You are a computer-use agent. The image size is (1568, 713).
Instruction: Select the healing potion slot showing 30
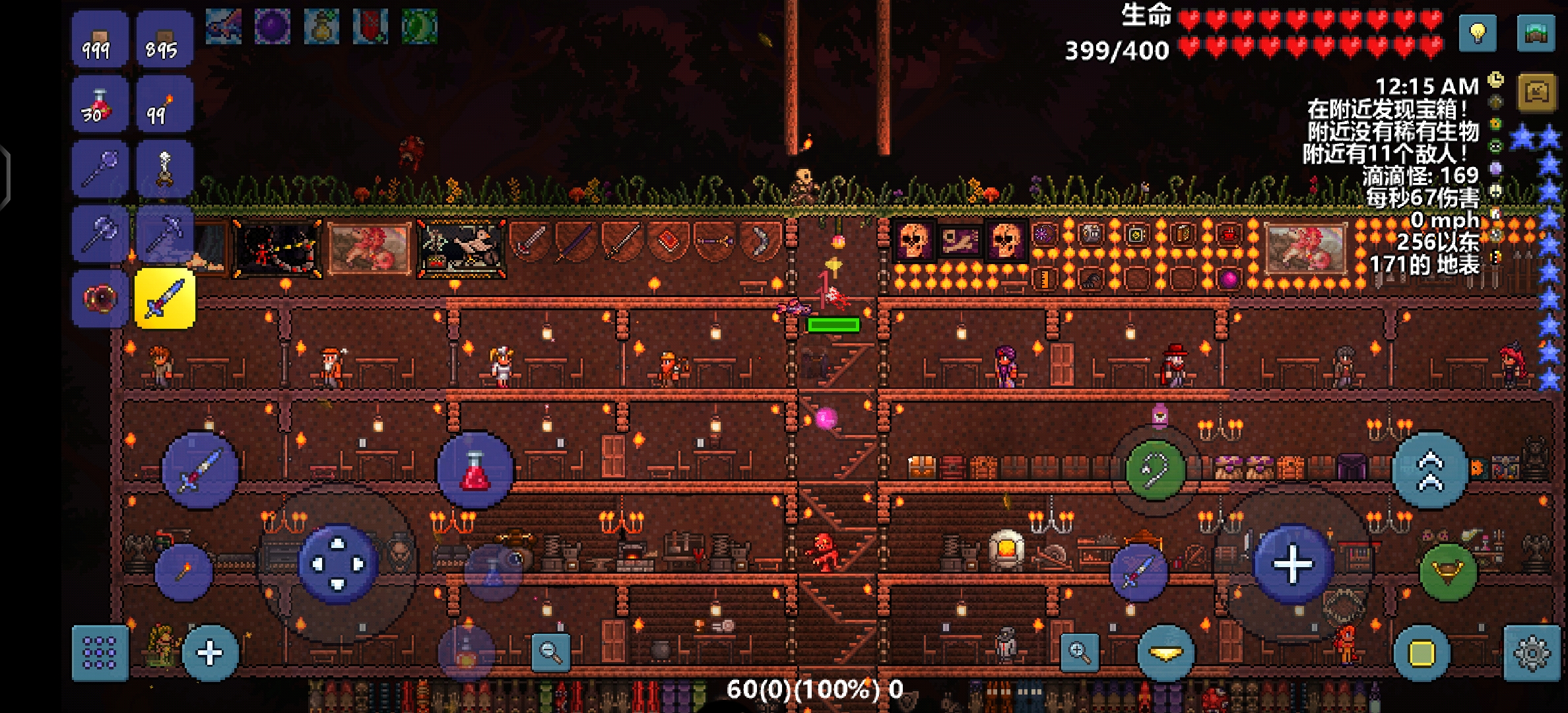click(100, 106)
